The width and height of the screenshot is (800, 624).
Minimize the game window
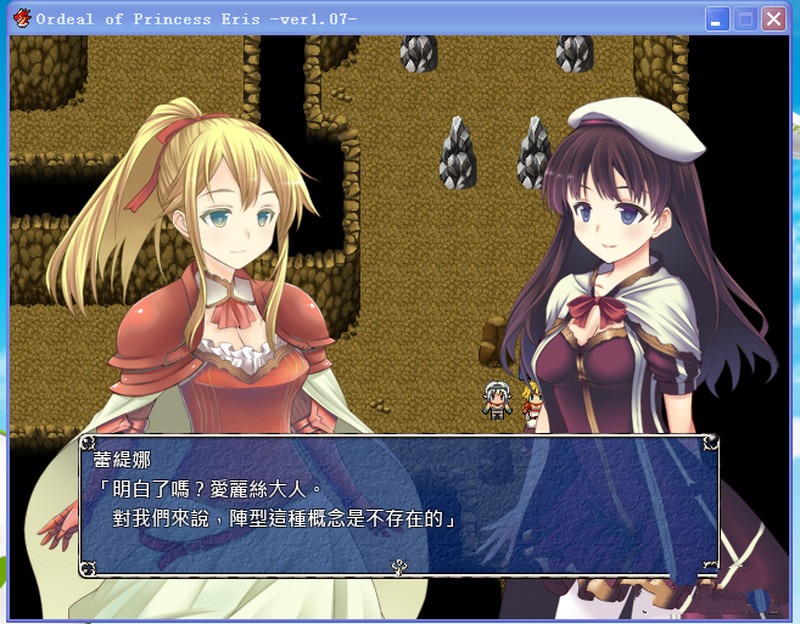pos(717,19)
